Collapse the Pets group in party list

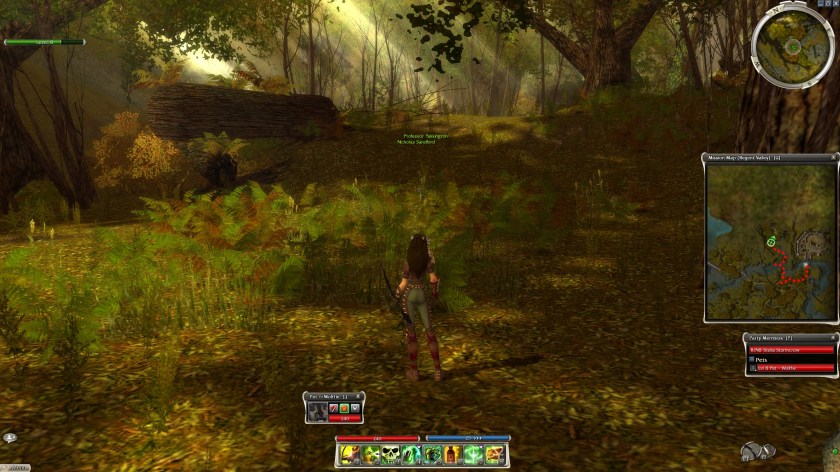point(752,359)
